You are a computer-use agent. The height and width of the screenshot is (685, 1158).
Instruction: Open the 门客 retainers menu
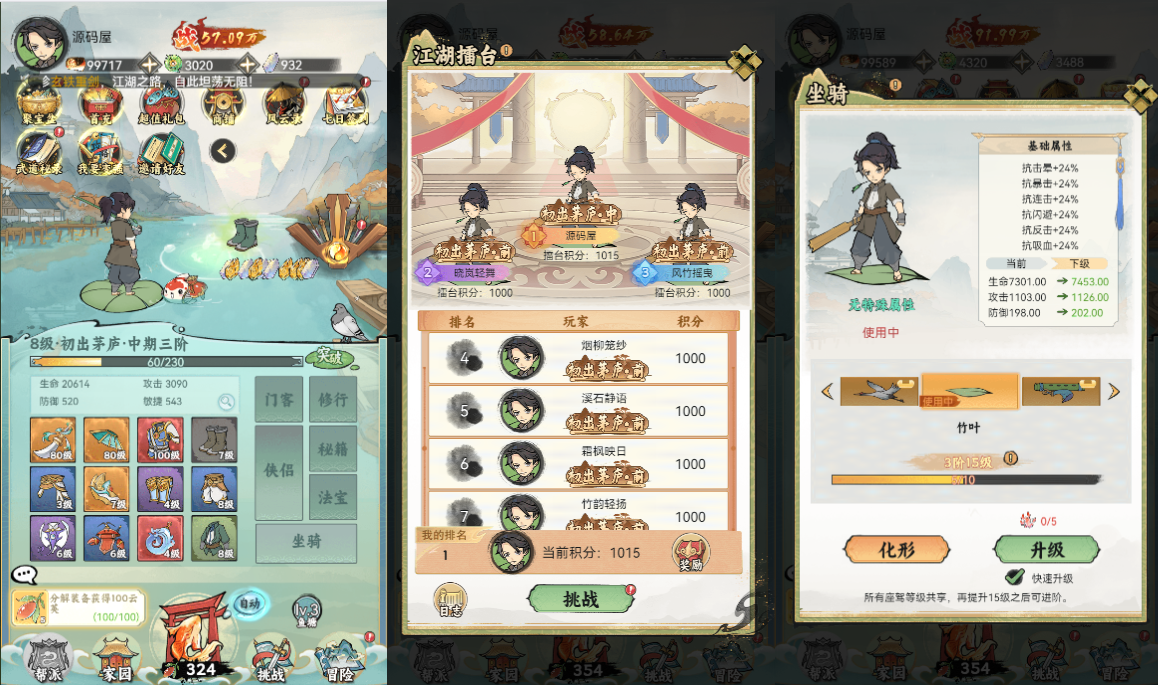(279, 399)
